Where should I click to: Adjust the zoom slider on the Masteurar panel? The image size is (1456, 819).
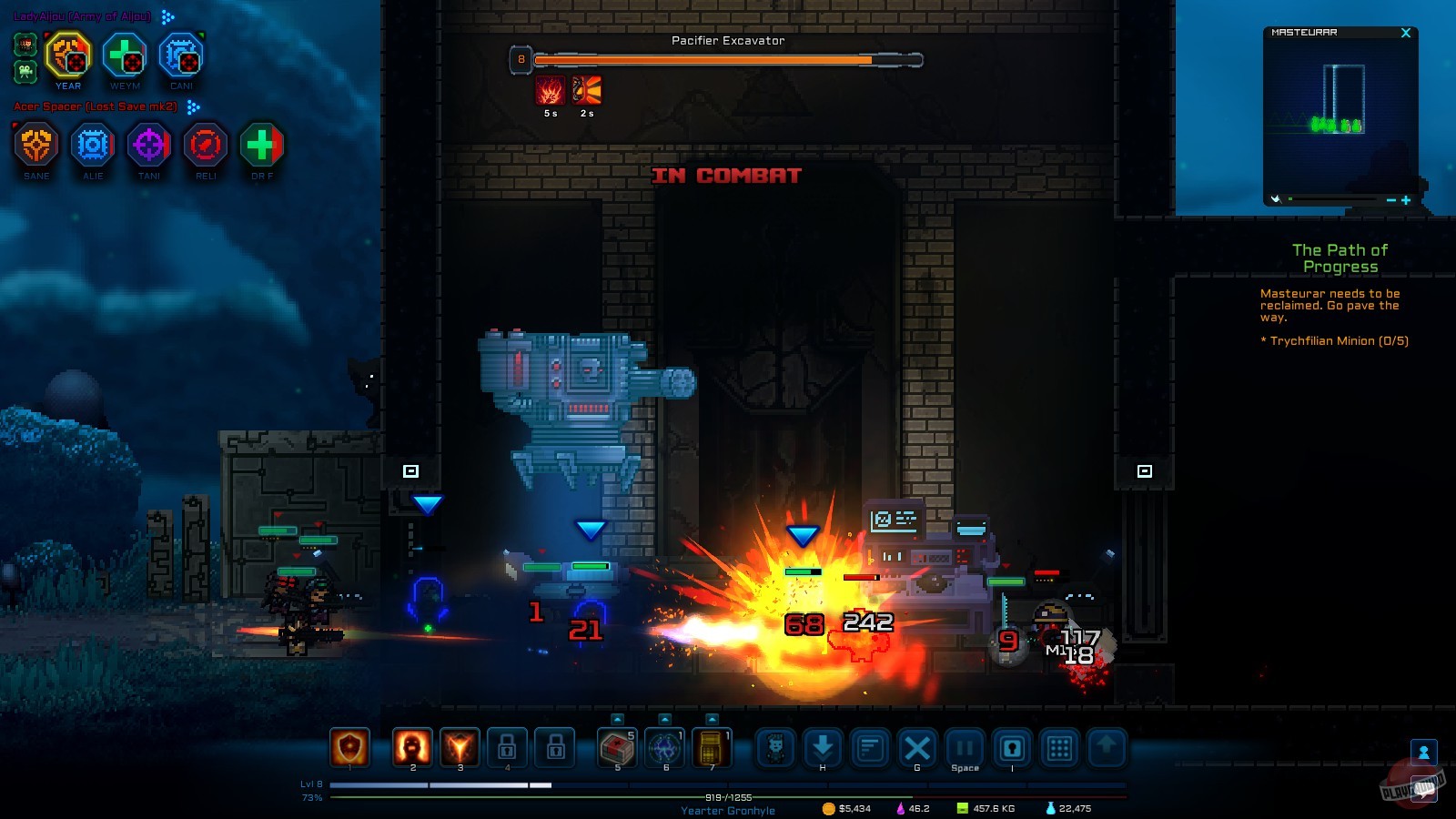pyautogui.click(x=1290, y=198)
